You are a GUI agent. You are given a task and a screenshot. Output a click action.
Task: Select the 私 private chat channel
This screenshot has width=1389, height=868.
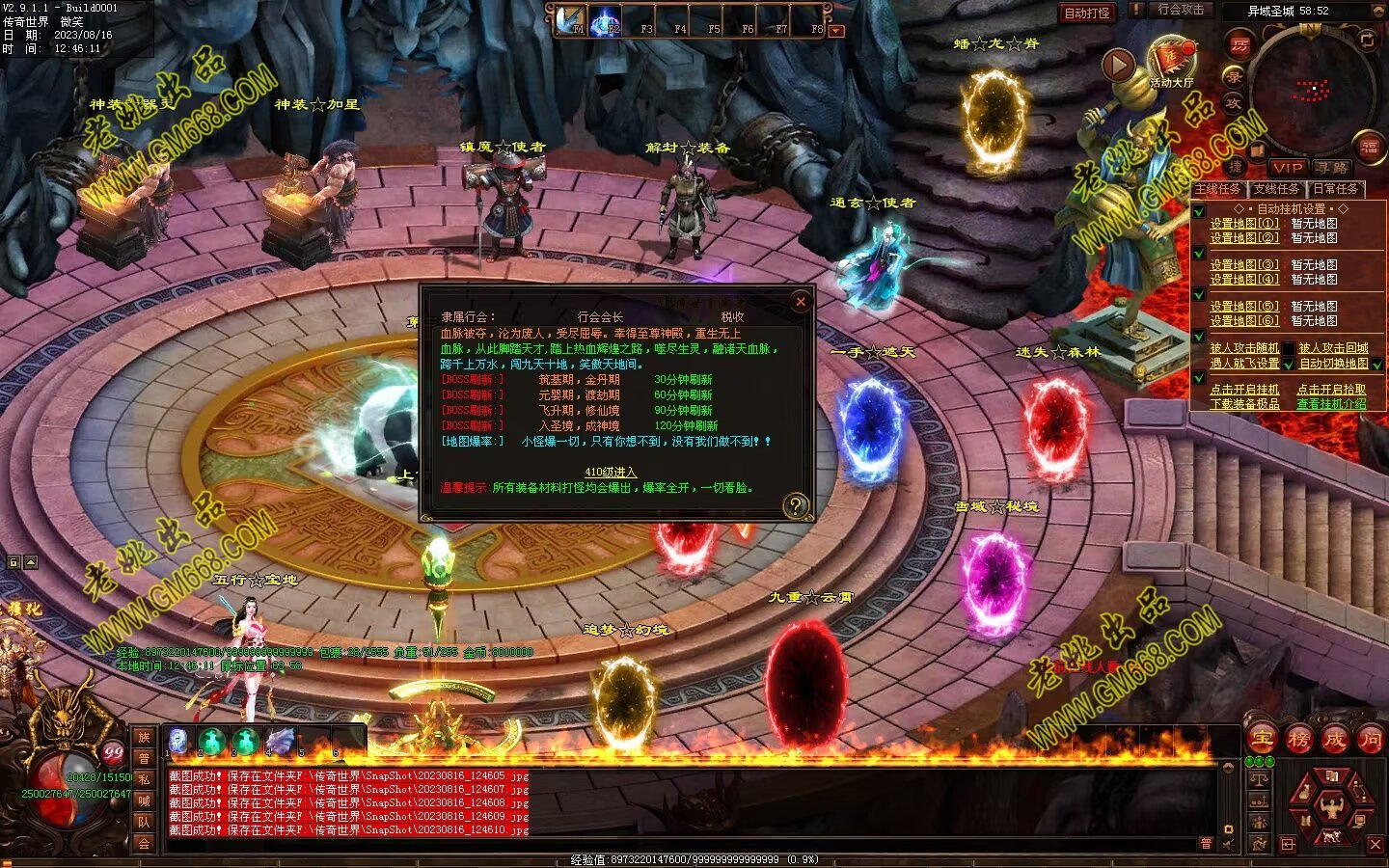click(144, 779)
